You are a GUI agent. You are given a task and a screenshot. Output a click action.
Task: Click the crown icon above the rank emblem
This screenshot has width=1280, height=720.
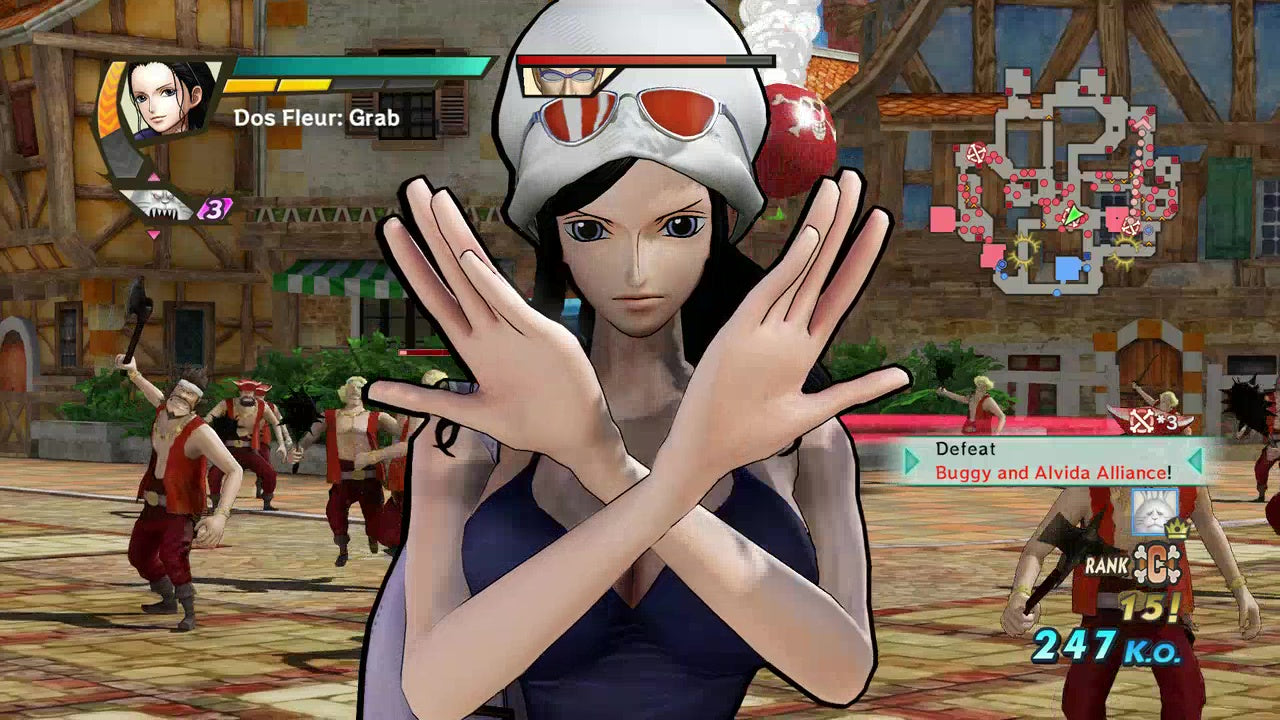pos(1177,529)
